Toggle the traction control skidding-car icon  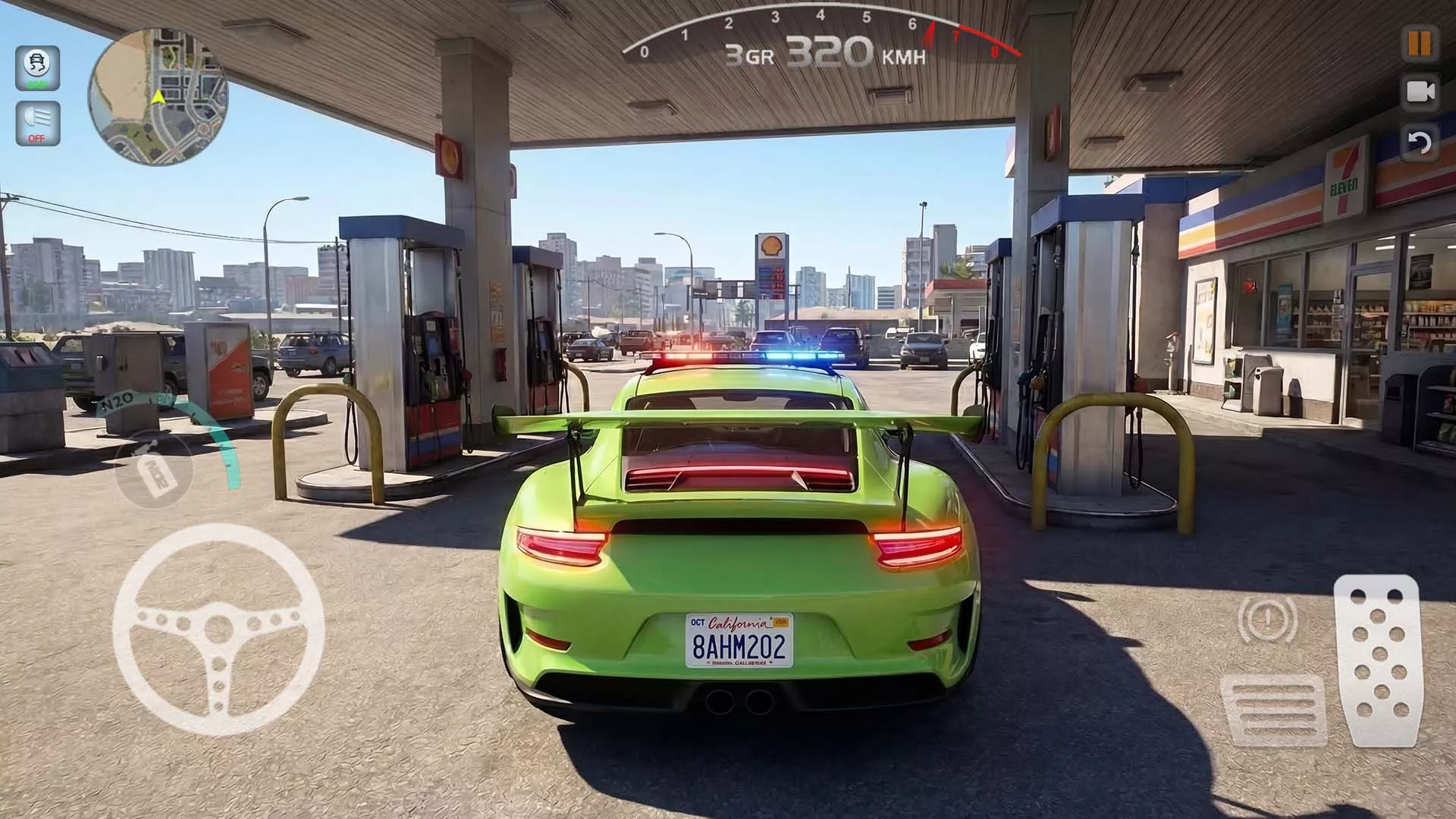(x=37, y=68)
